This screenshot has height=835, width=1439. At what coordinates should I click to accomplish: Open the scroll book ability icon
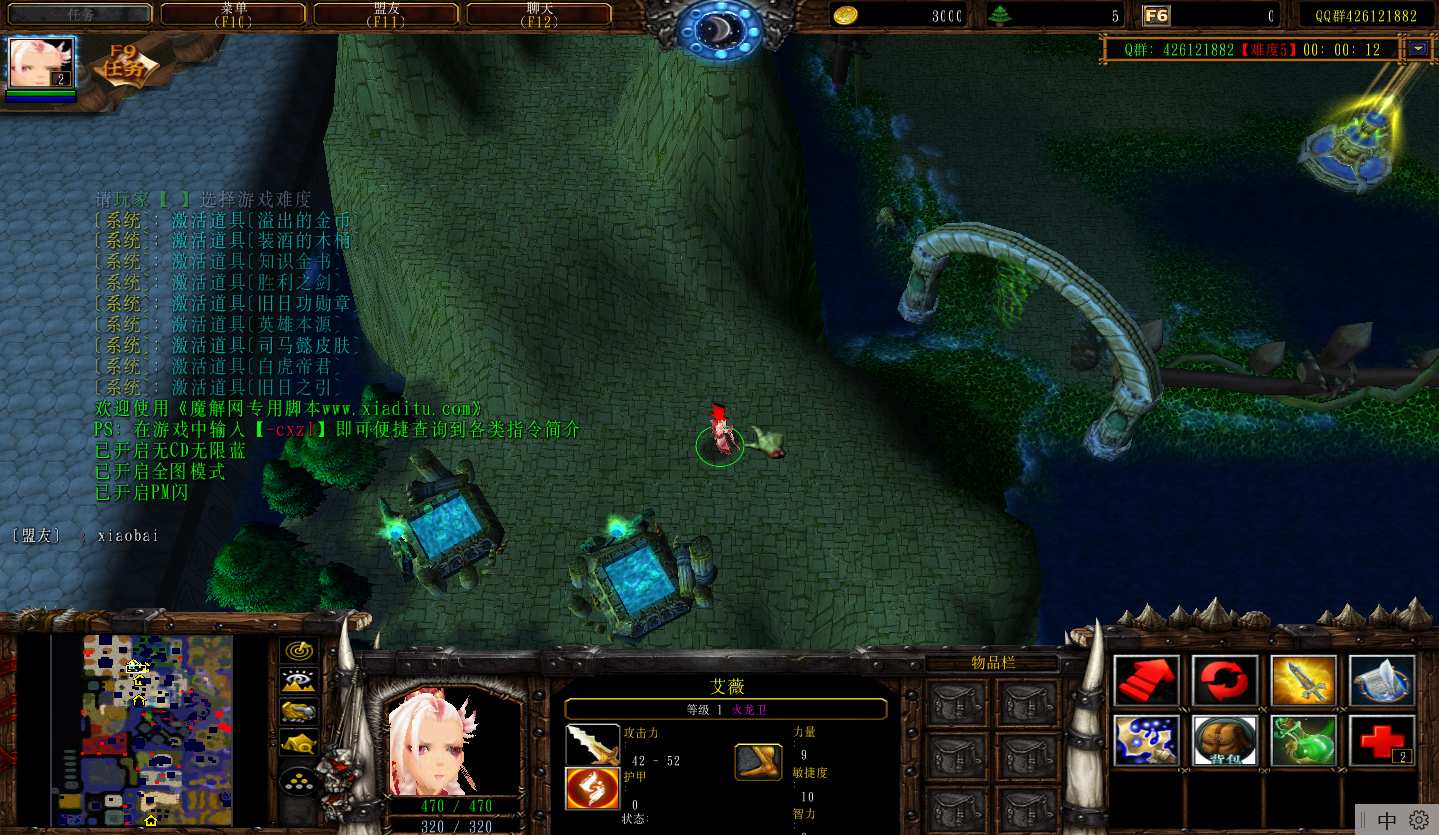tap(1381, 681)
